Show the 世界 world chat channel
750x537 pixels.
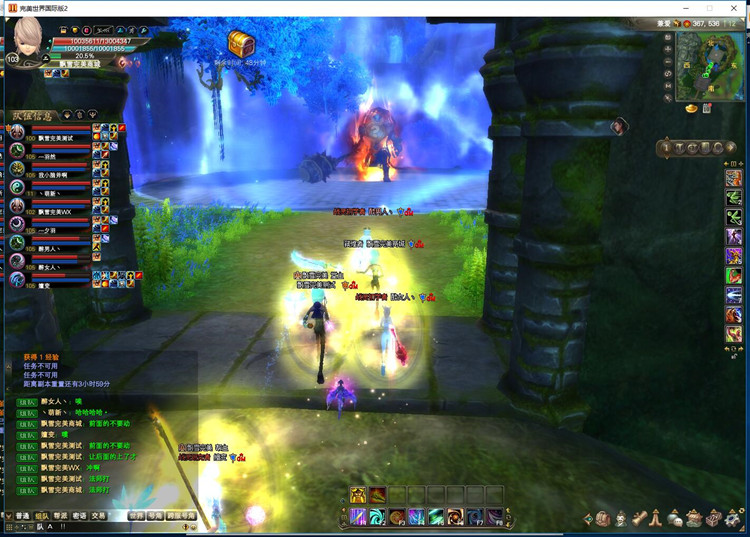click(x=137, y=516)
